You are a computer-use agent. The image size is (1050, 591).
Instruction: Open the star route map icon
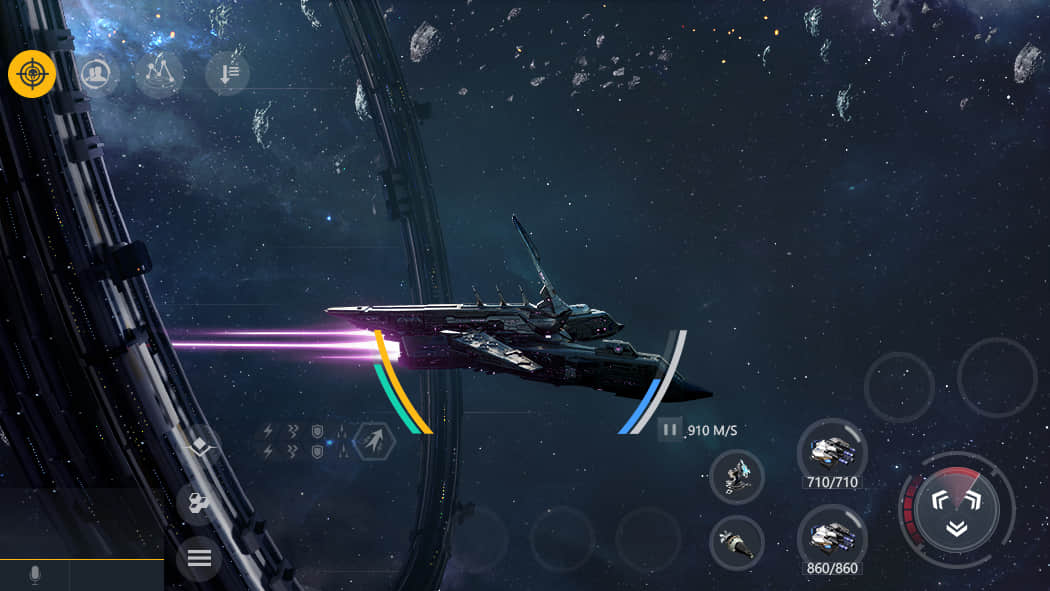(160, 73)
